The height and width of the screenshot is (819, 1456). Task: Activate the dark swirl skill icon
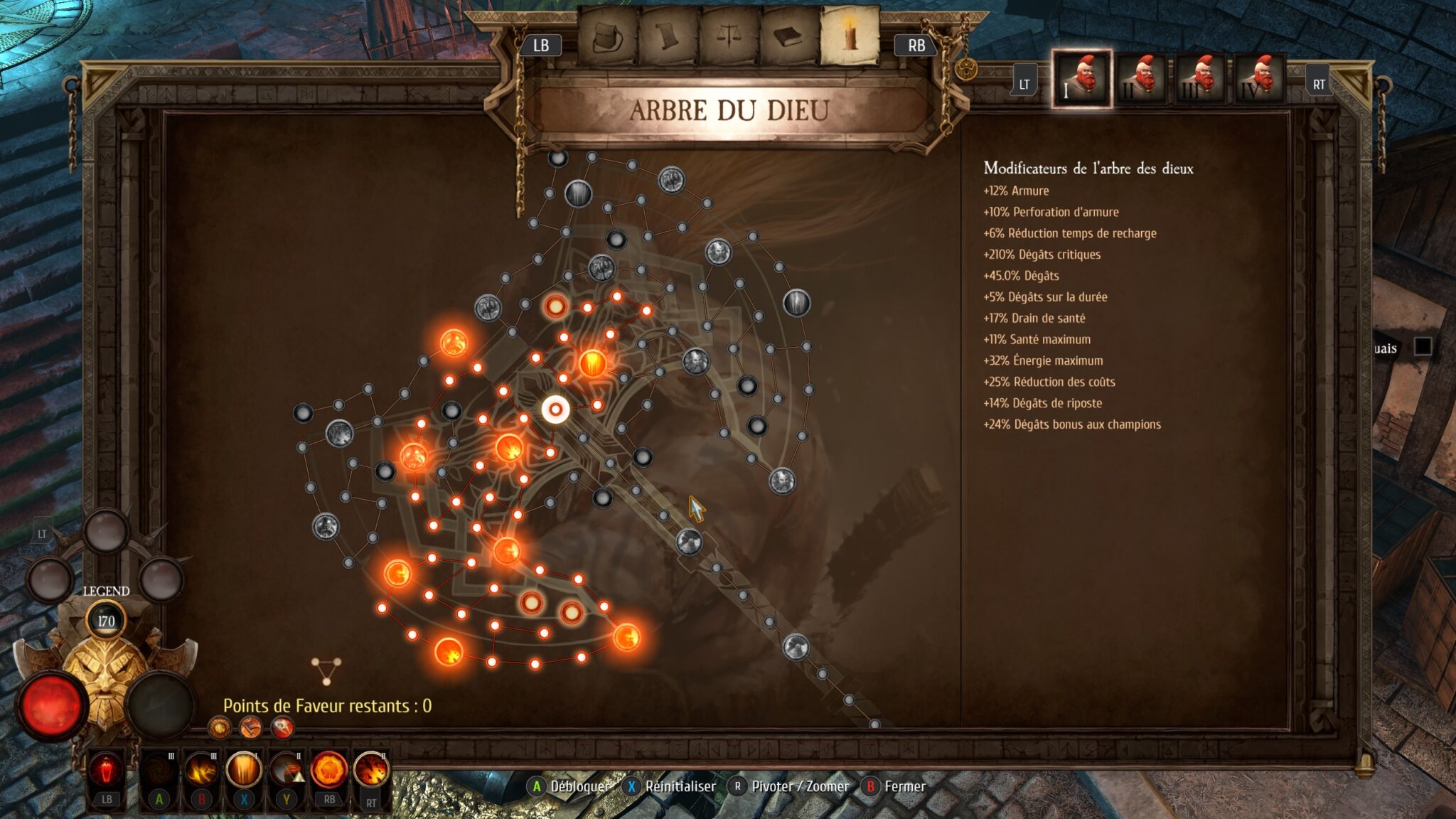click(x=159, y=771)
